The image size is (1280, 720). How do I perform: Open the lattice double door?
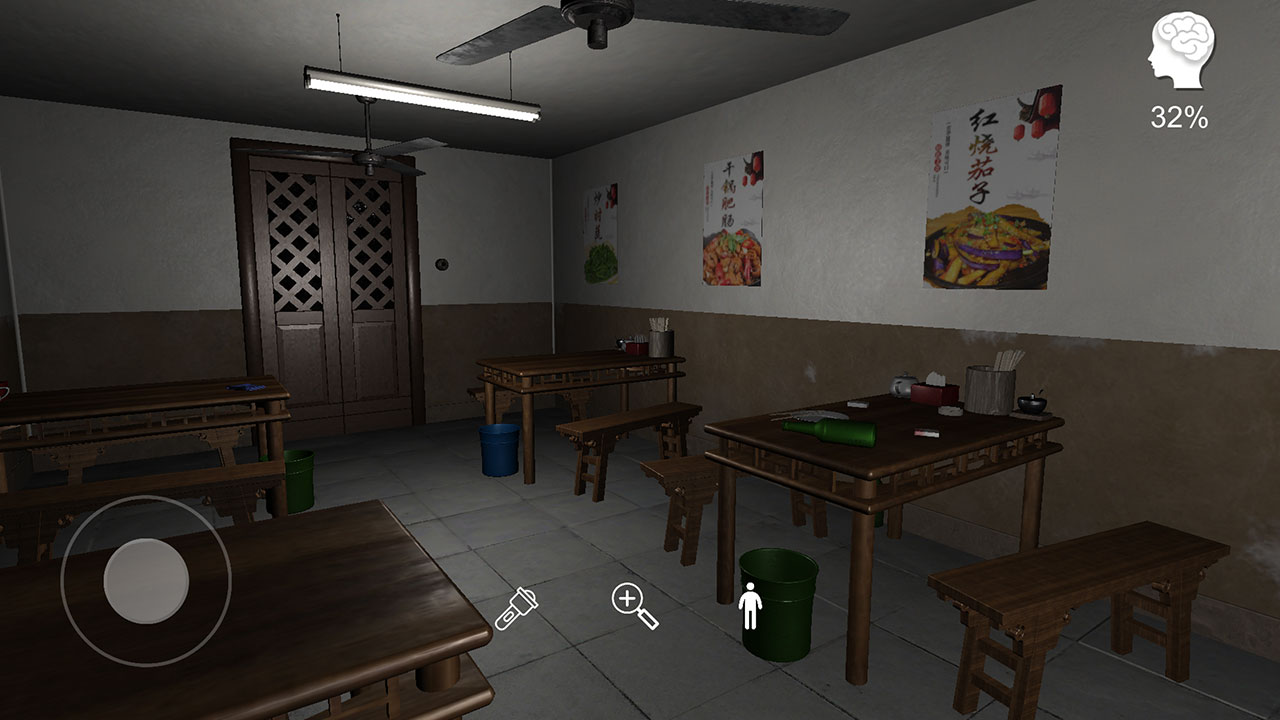327,280
